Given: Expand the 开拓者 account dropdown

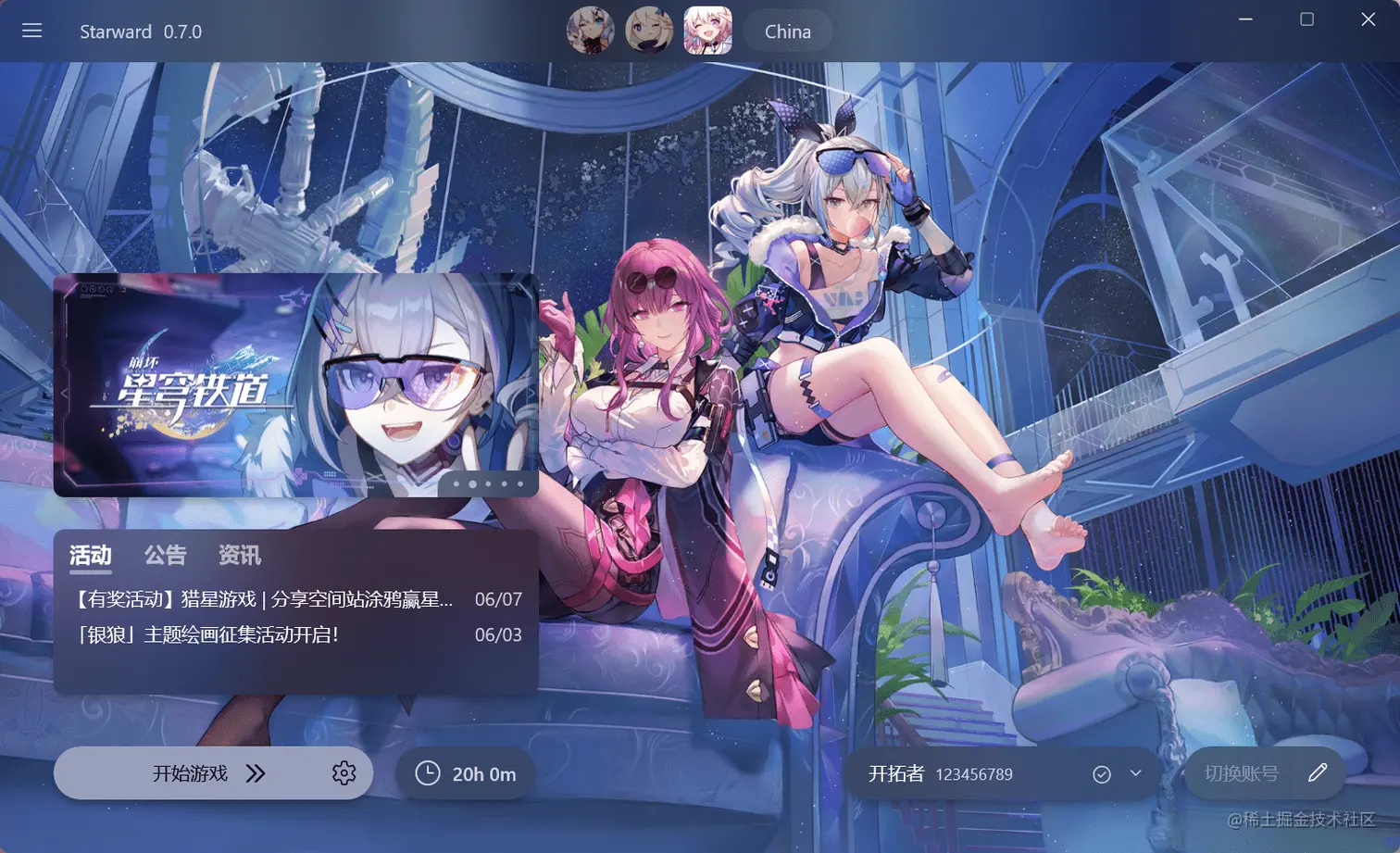Looking at the screenshot, I should [1136, 773].
